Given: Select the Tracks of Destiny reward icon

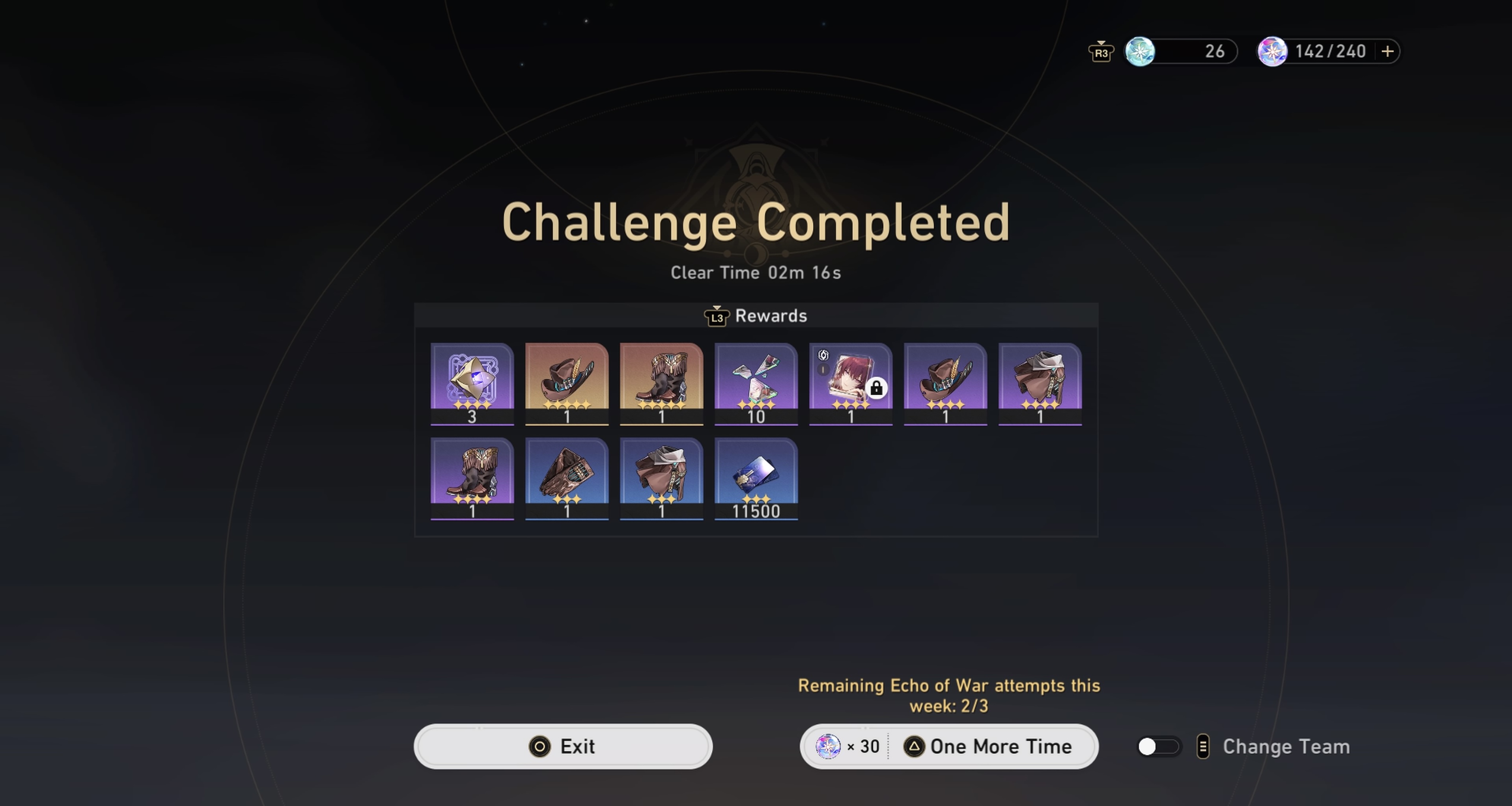Looking at the screenshot, I should point(472,384).
